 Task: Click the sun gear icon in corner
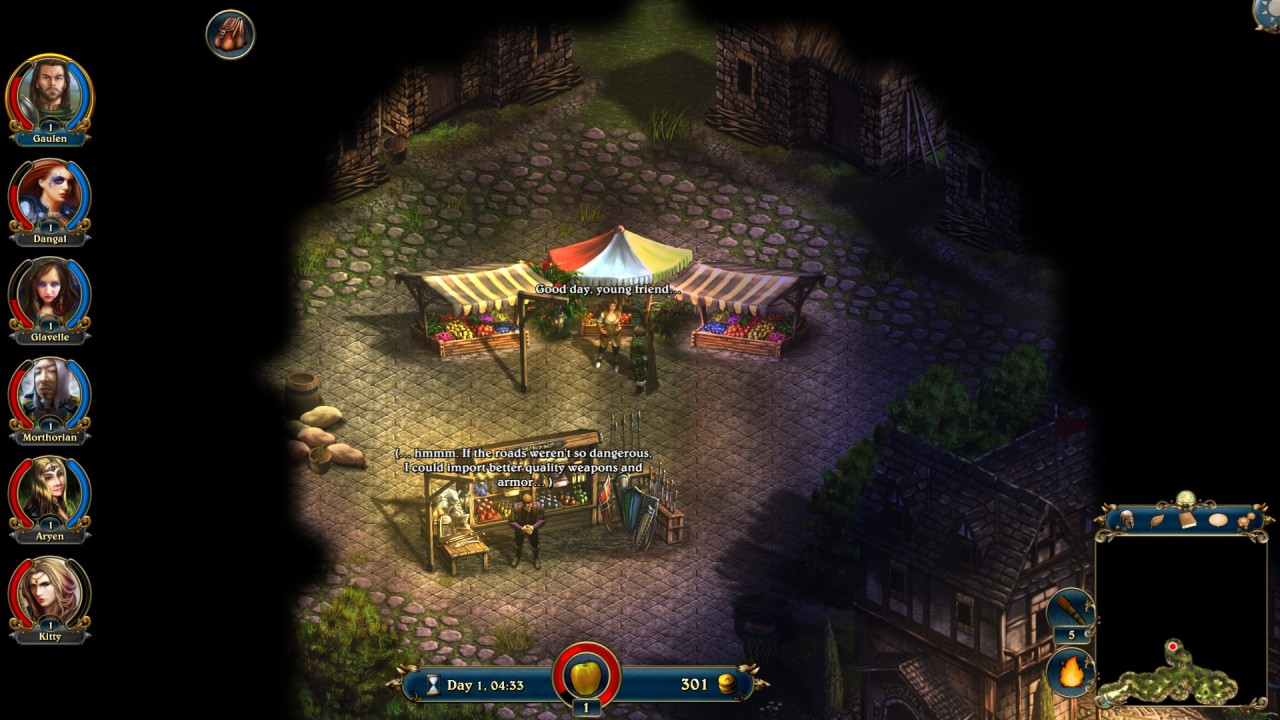pyautogui.click(x=1269, y=12)
